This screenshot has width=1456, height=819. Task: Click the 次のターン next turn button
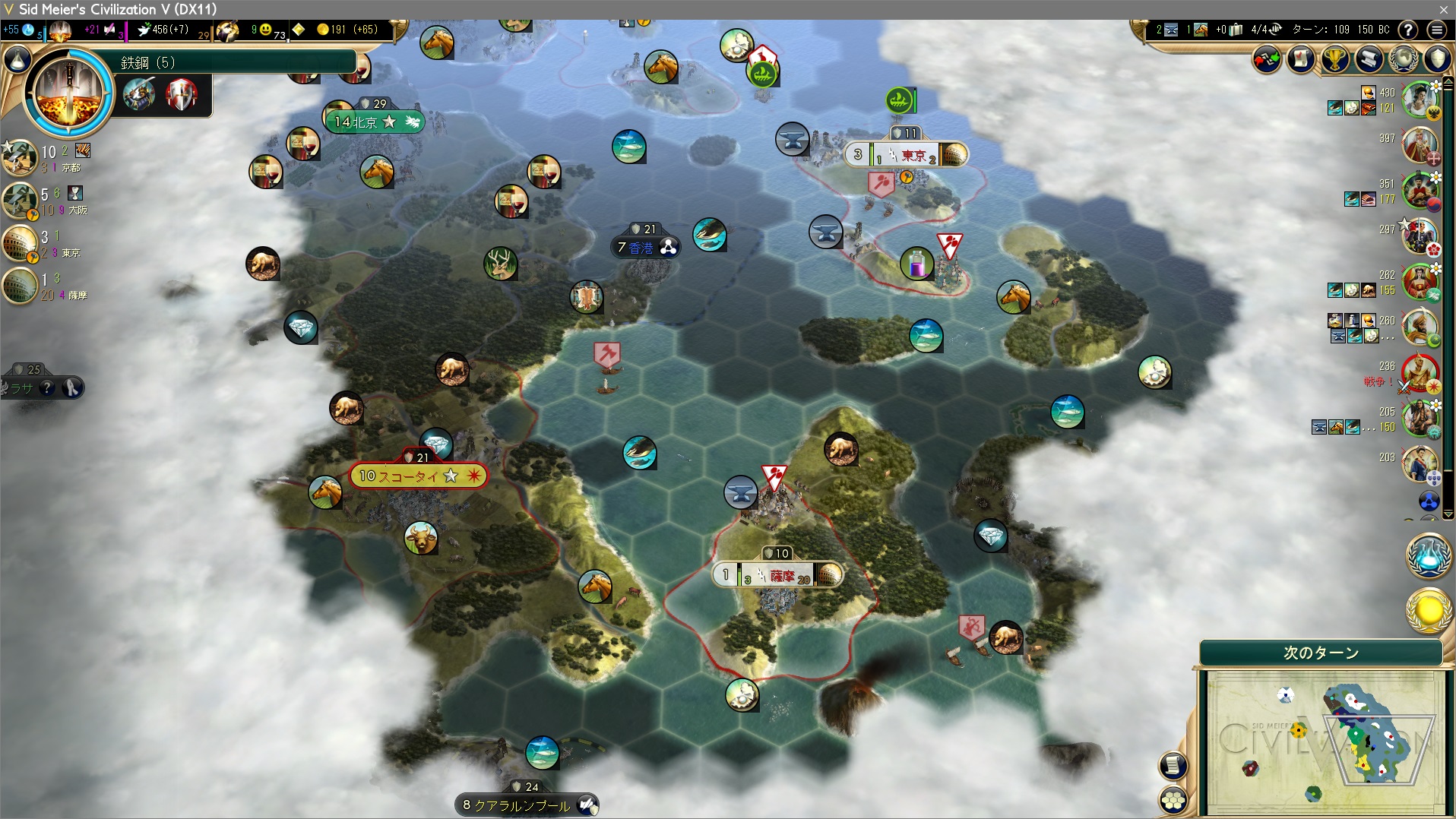[1321, 653]
